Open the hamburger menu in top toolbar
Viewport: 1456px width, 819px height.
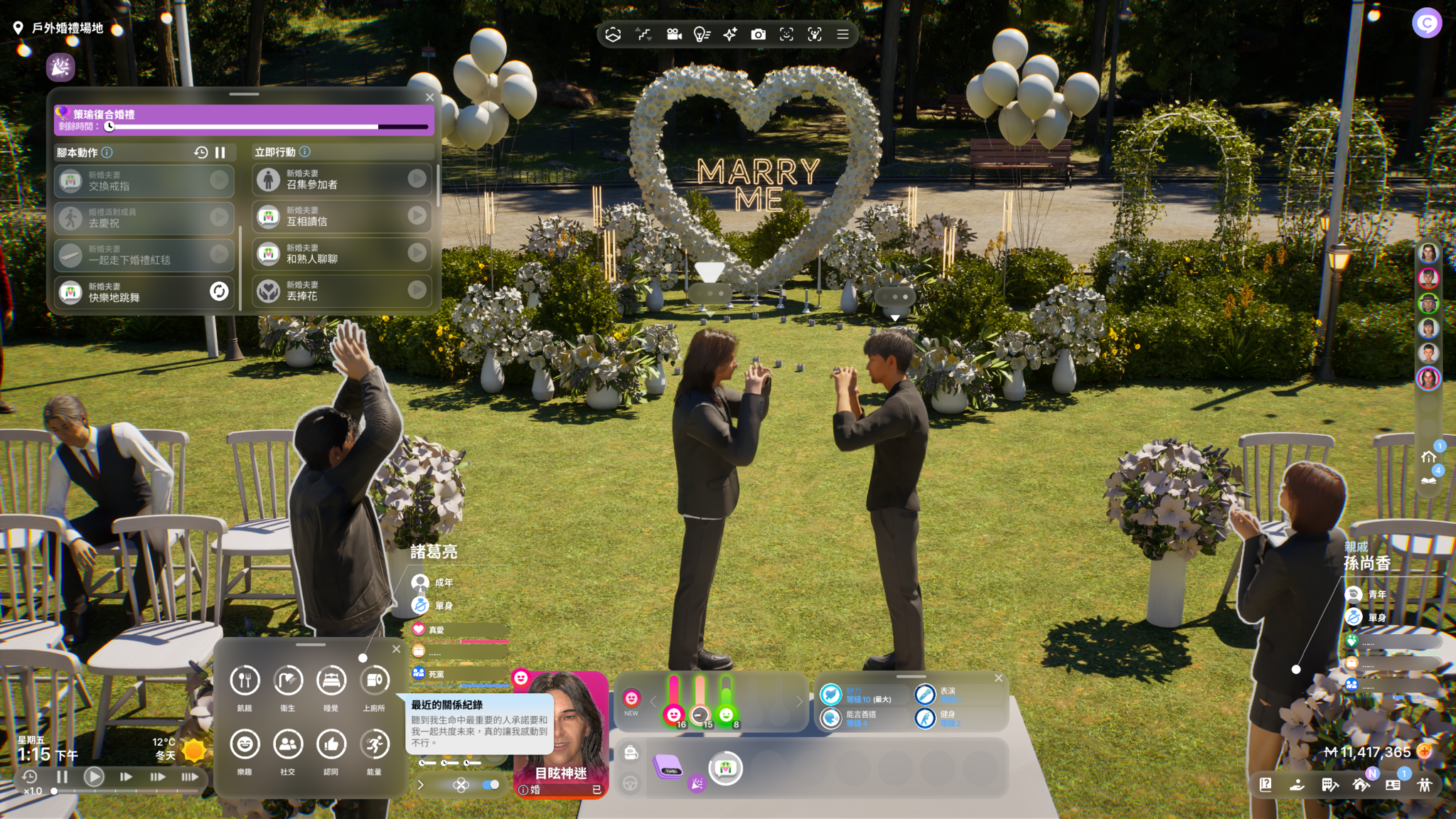coord(842,34)
